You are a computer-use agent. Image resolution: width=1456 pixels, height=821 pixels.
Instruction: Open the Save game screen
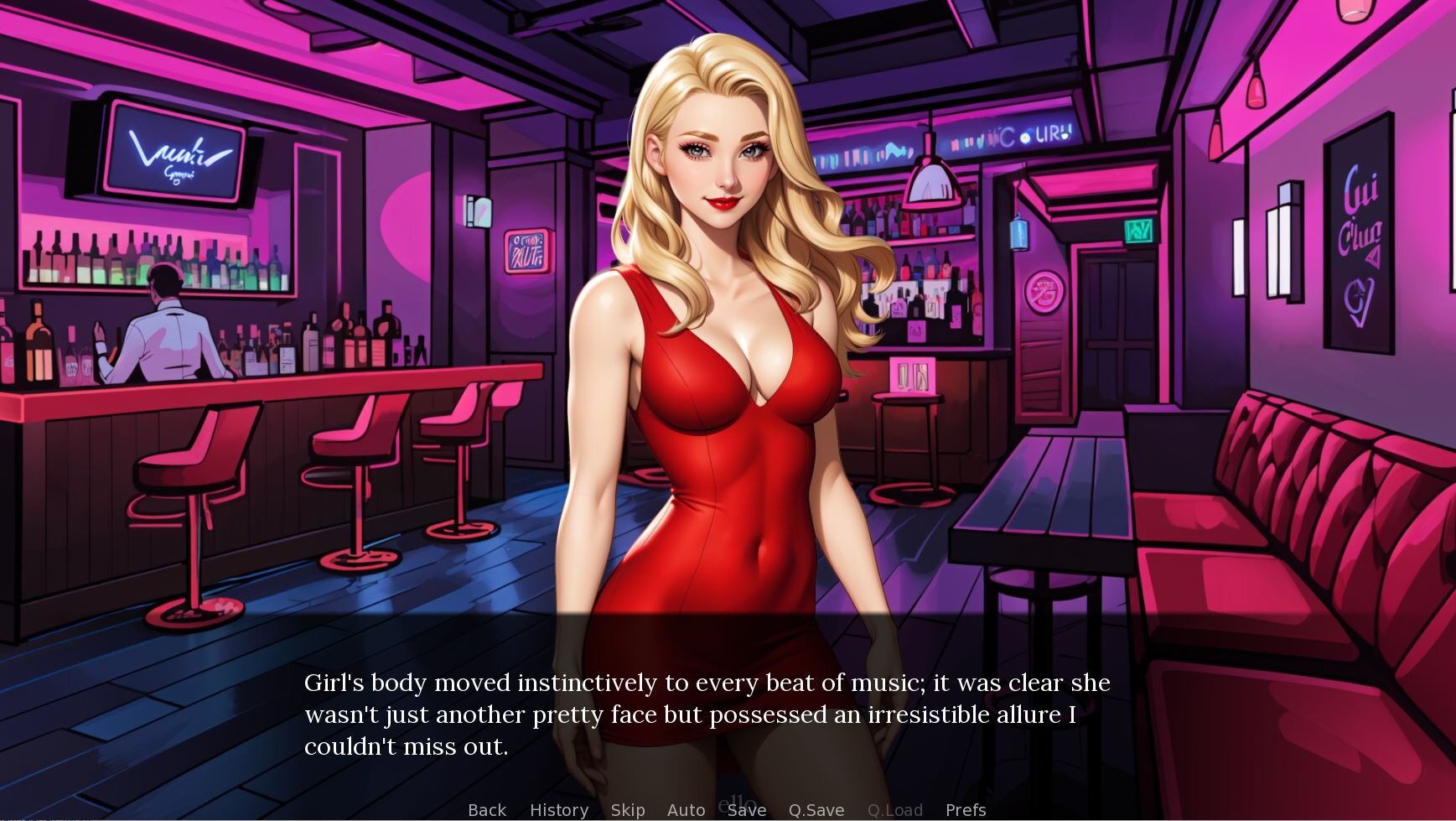pos(747,810)
